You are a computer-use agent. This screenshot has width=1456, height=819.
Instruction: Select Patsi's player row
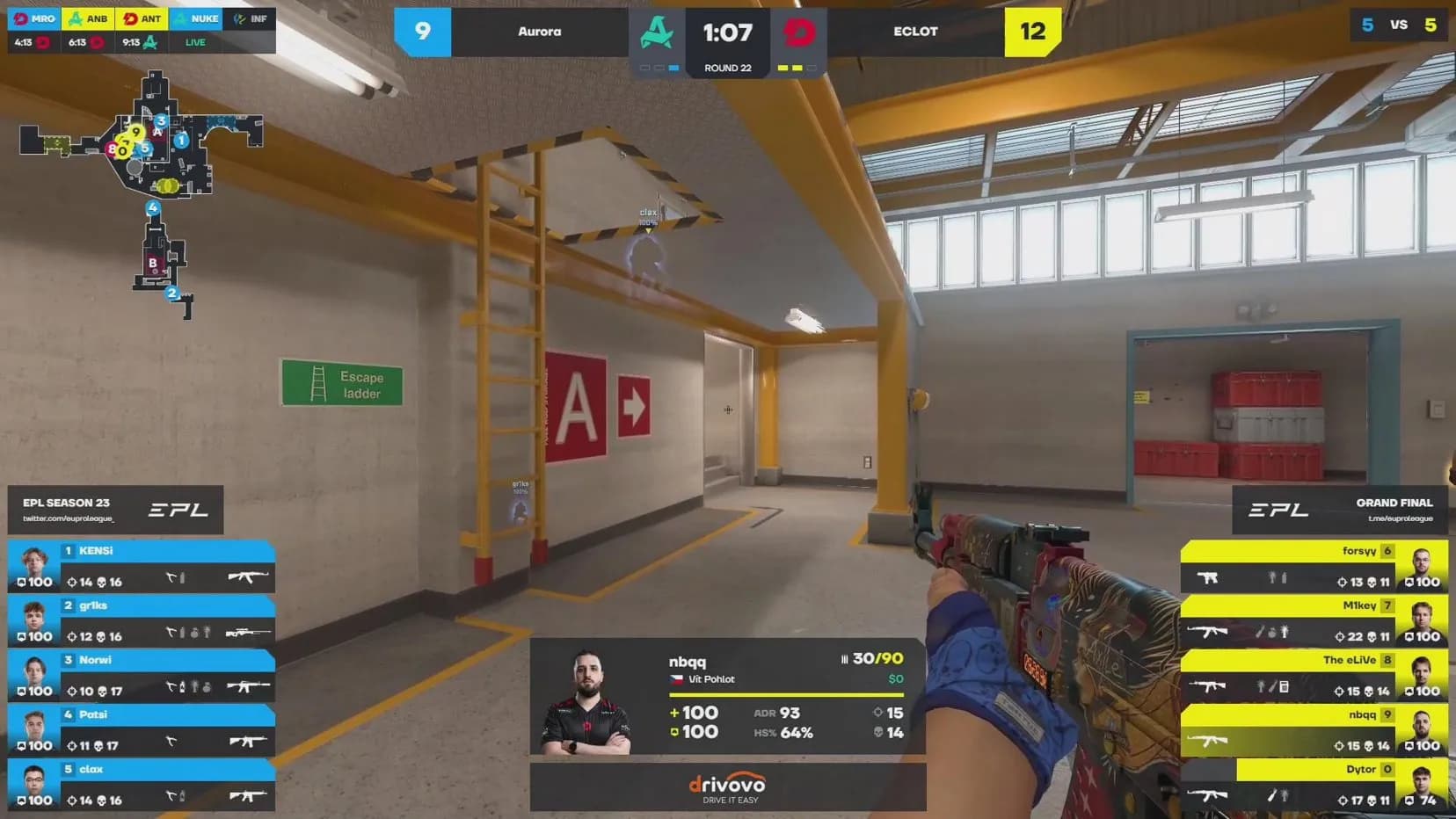(x=142, y=730)
